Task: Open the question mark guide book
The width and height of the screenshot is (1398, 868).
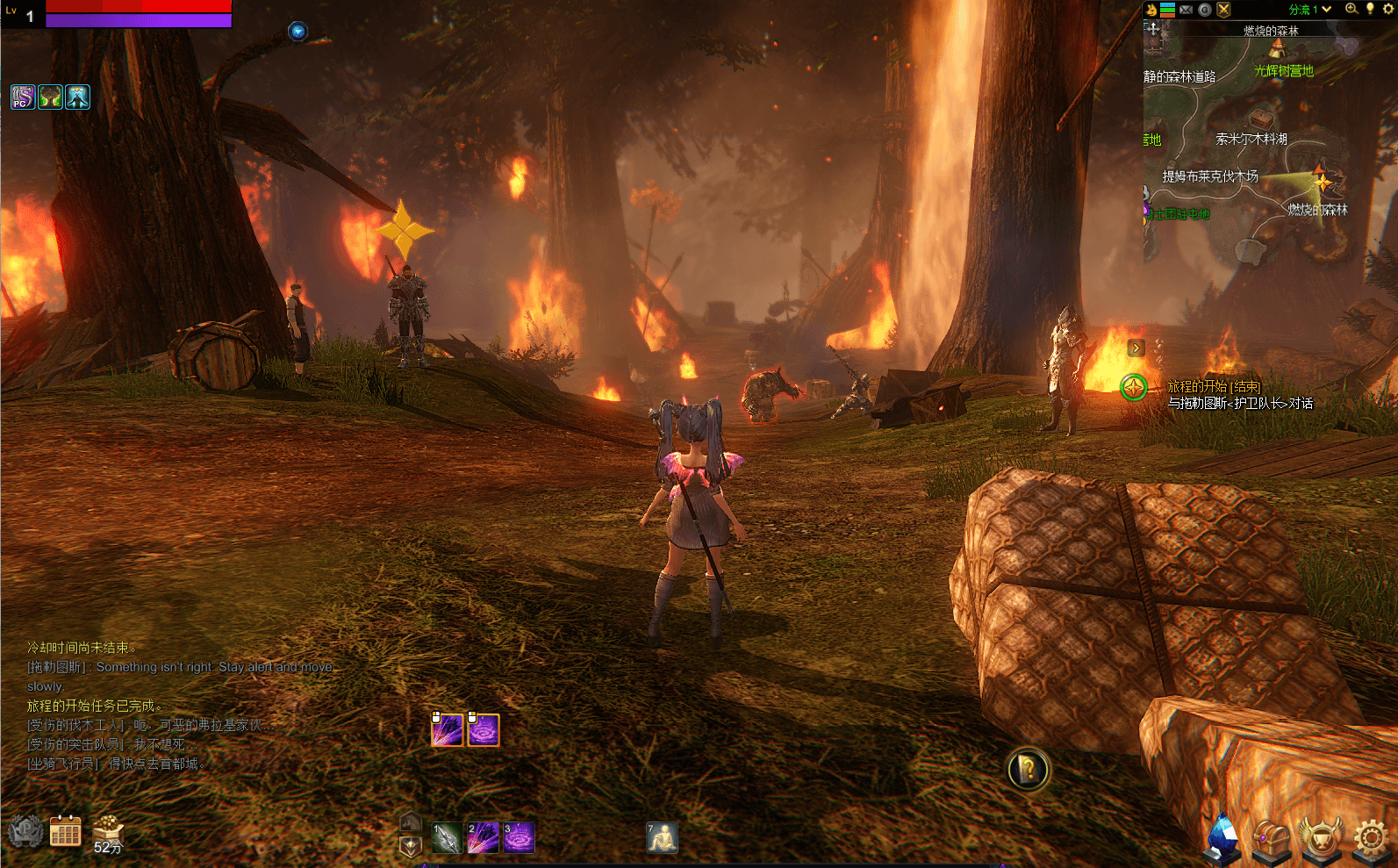Action: [x=1028, y=770]
